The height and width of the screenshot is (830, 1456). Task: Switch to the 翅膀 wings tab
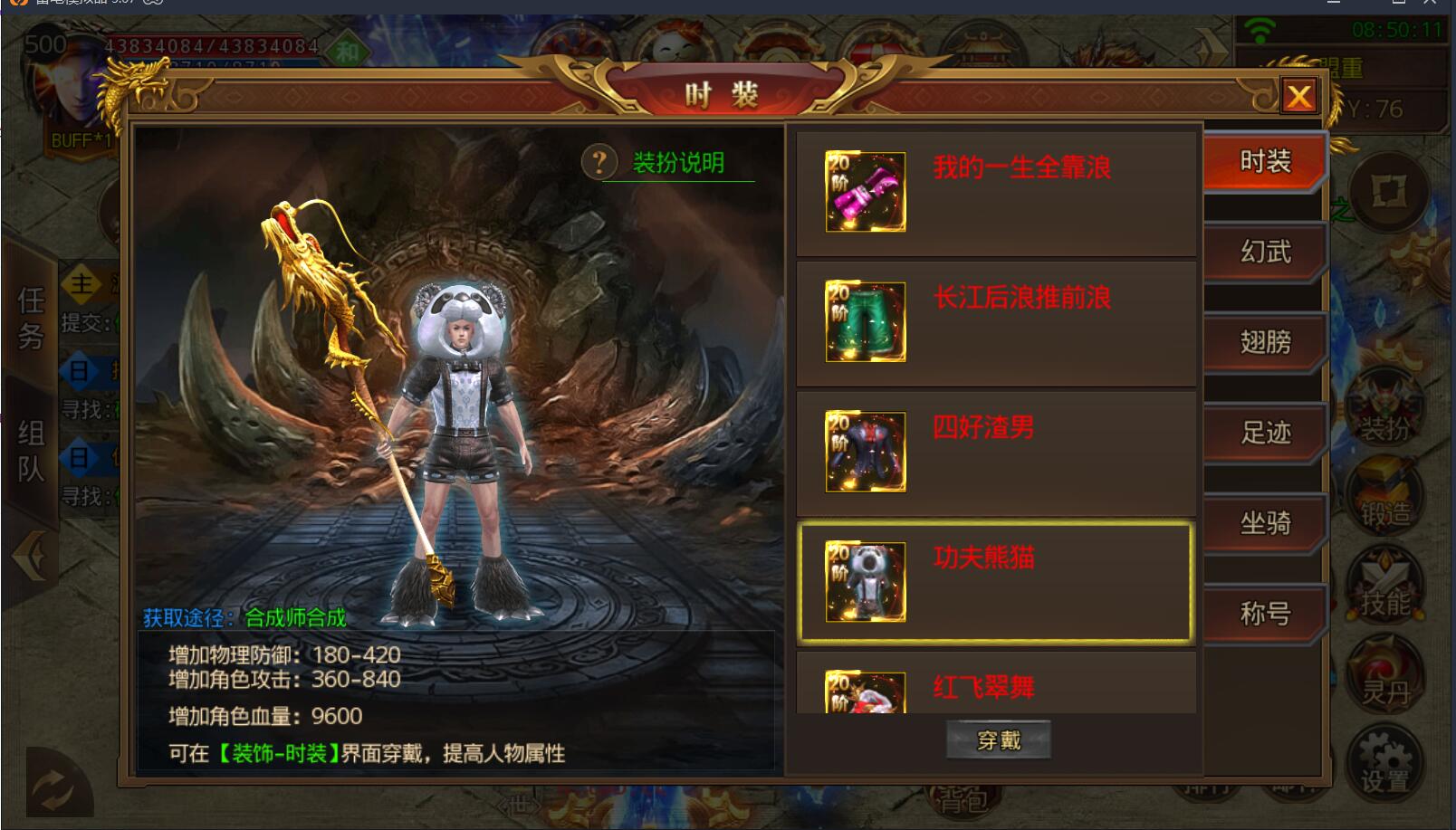pyautogui.click(x=1264, y=342)
